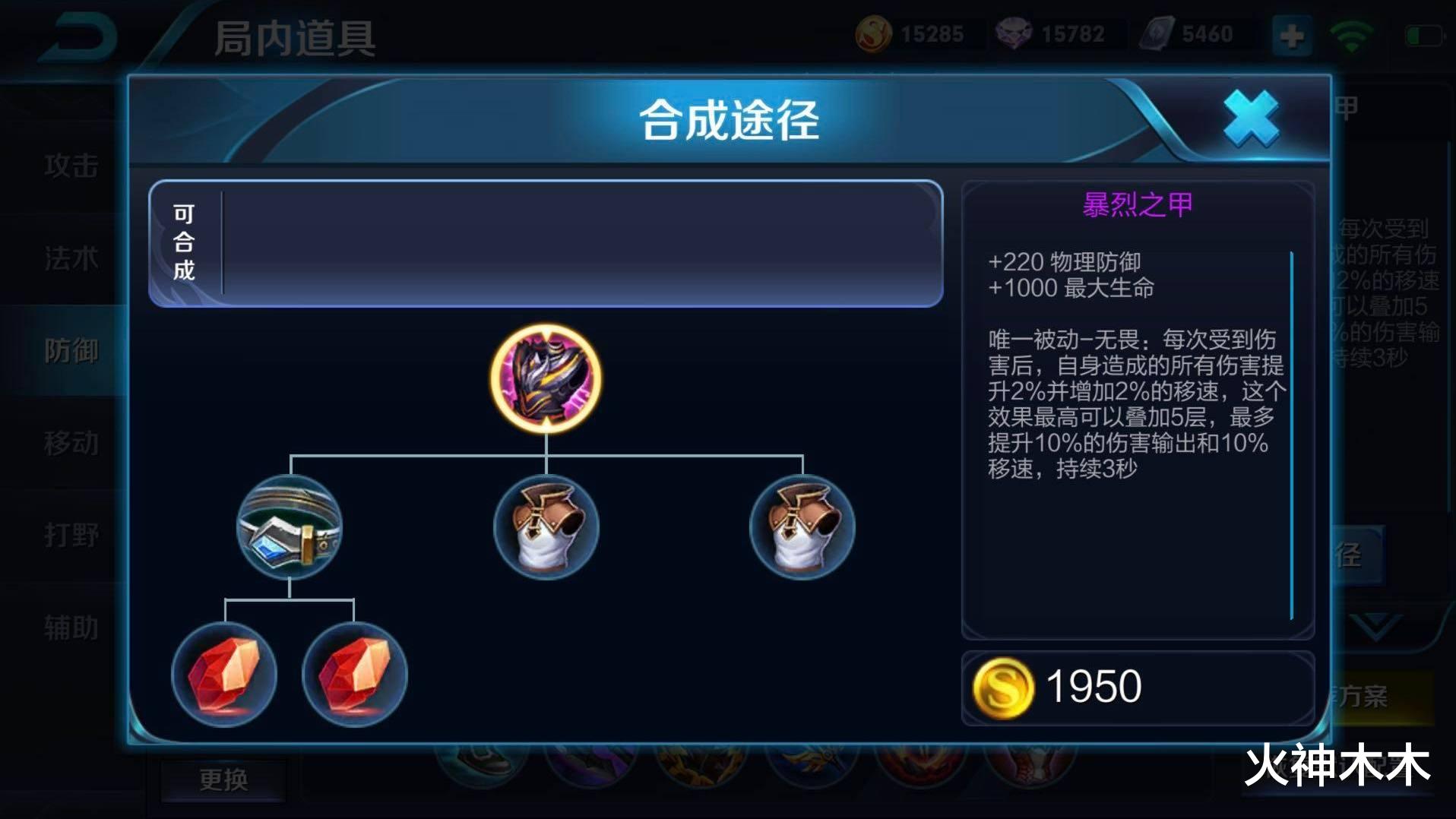Click the 更换 button at the bottom
Viewport: 1456px width, 819px height.
pyautogui.click(x=224, y=779)
